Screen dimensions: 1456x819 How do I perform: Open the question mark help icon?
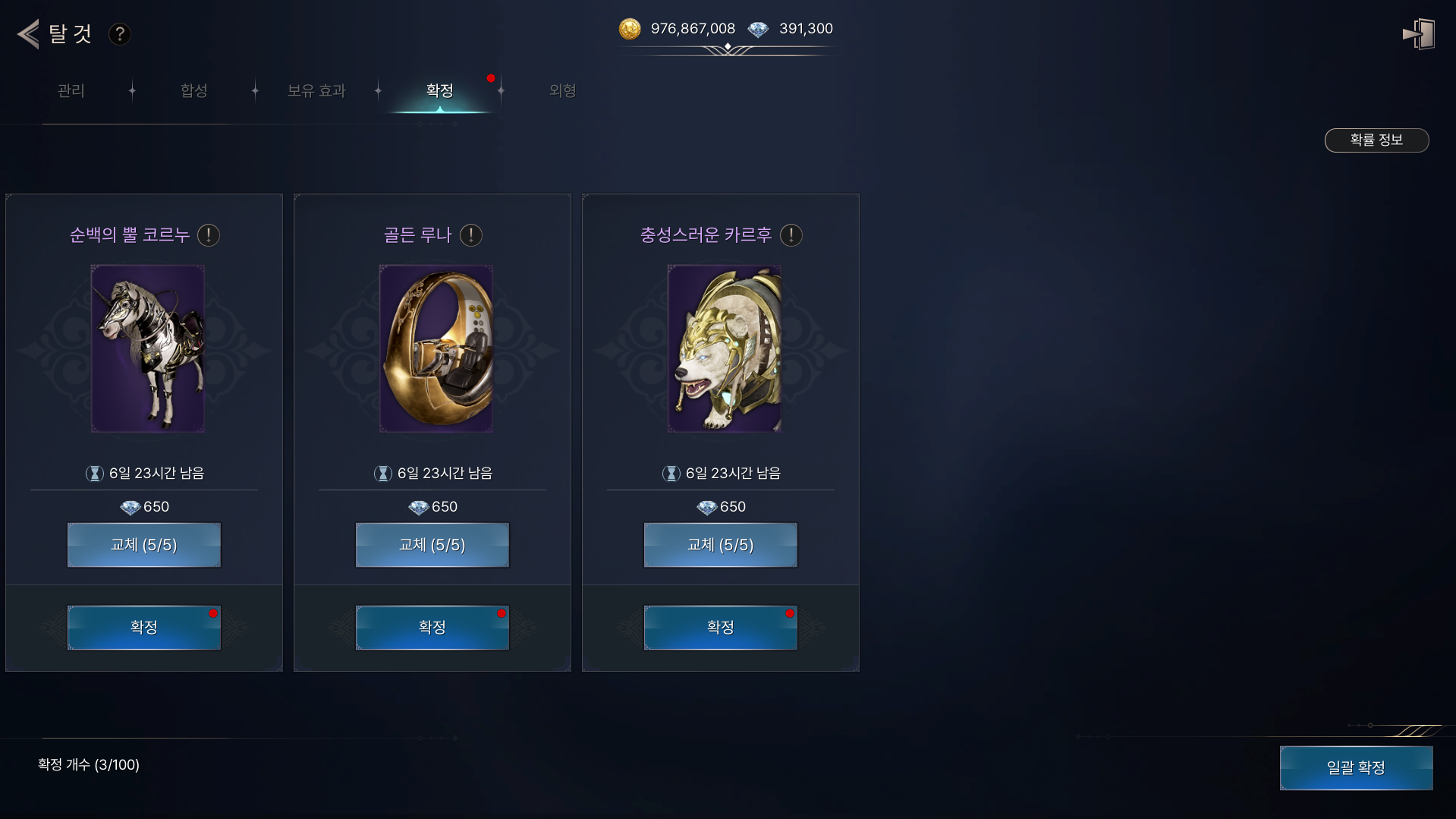119,34
